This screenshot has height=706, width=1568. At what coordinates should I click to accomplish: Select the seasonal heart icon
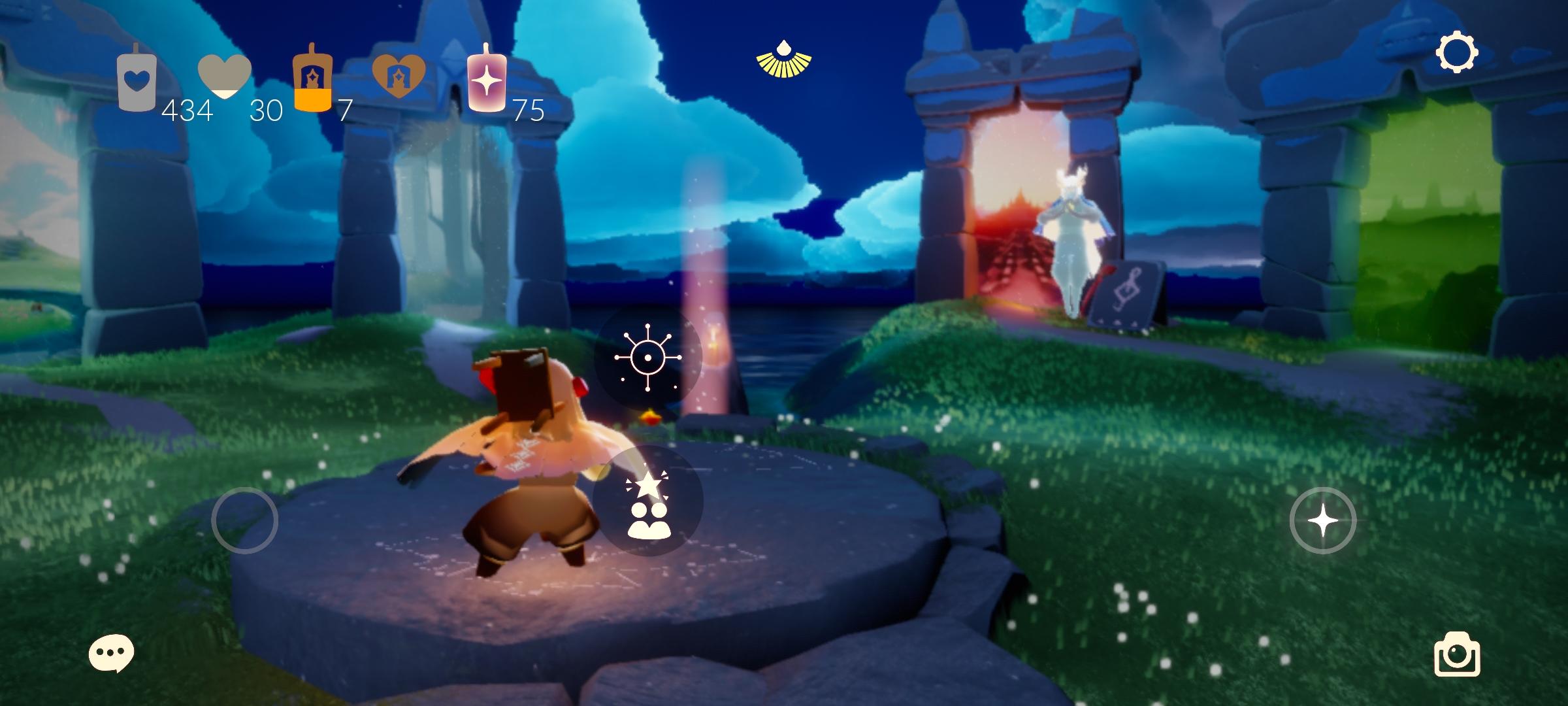point(399,75)
